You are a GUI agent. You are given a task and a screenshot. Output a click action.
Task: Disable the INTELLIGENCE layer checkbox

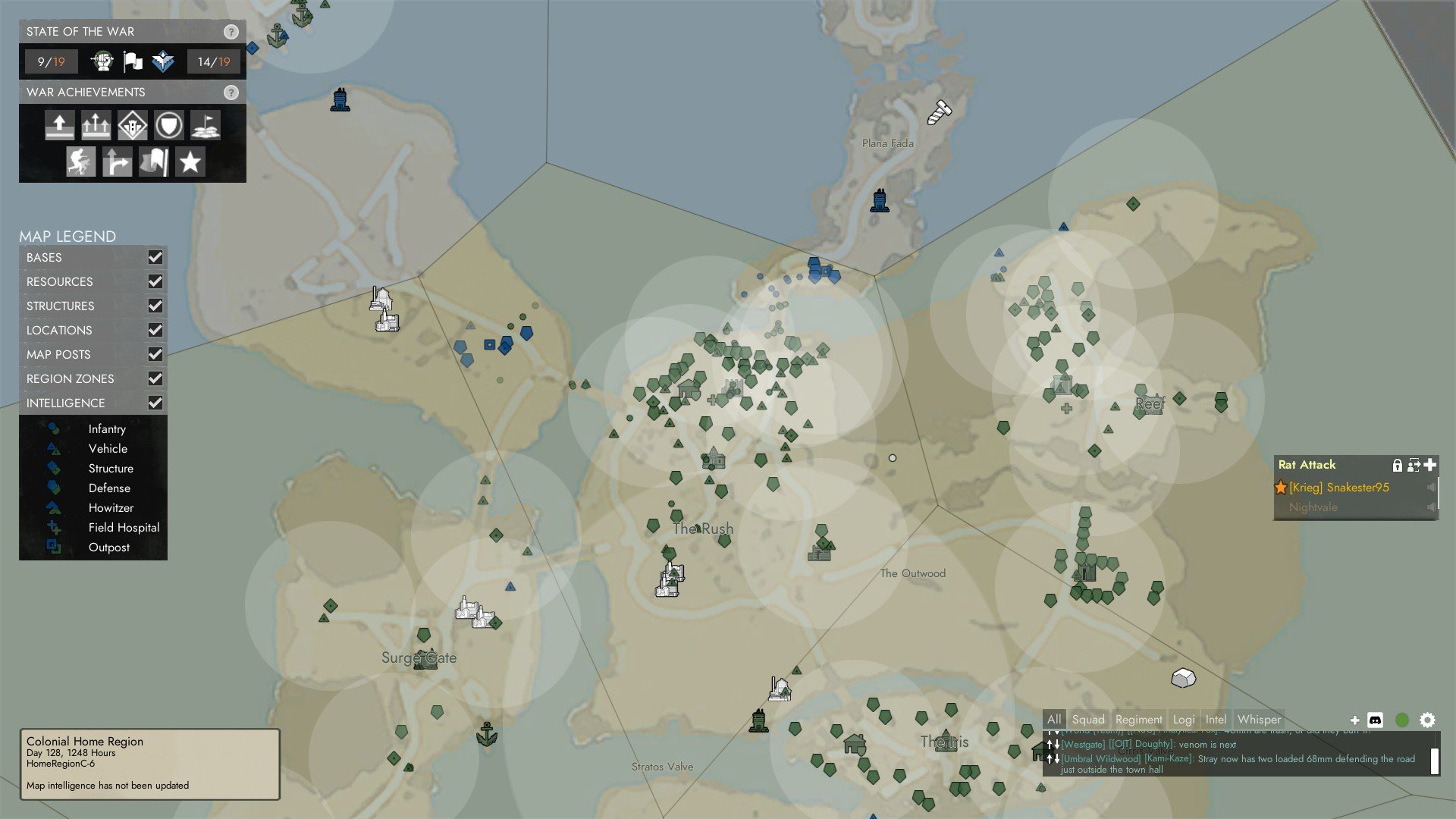(155, 403)
